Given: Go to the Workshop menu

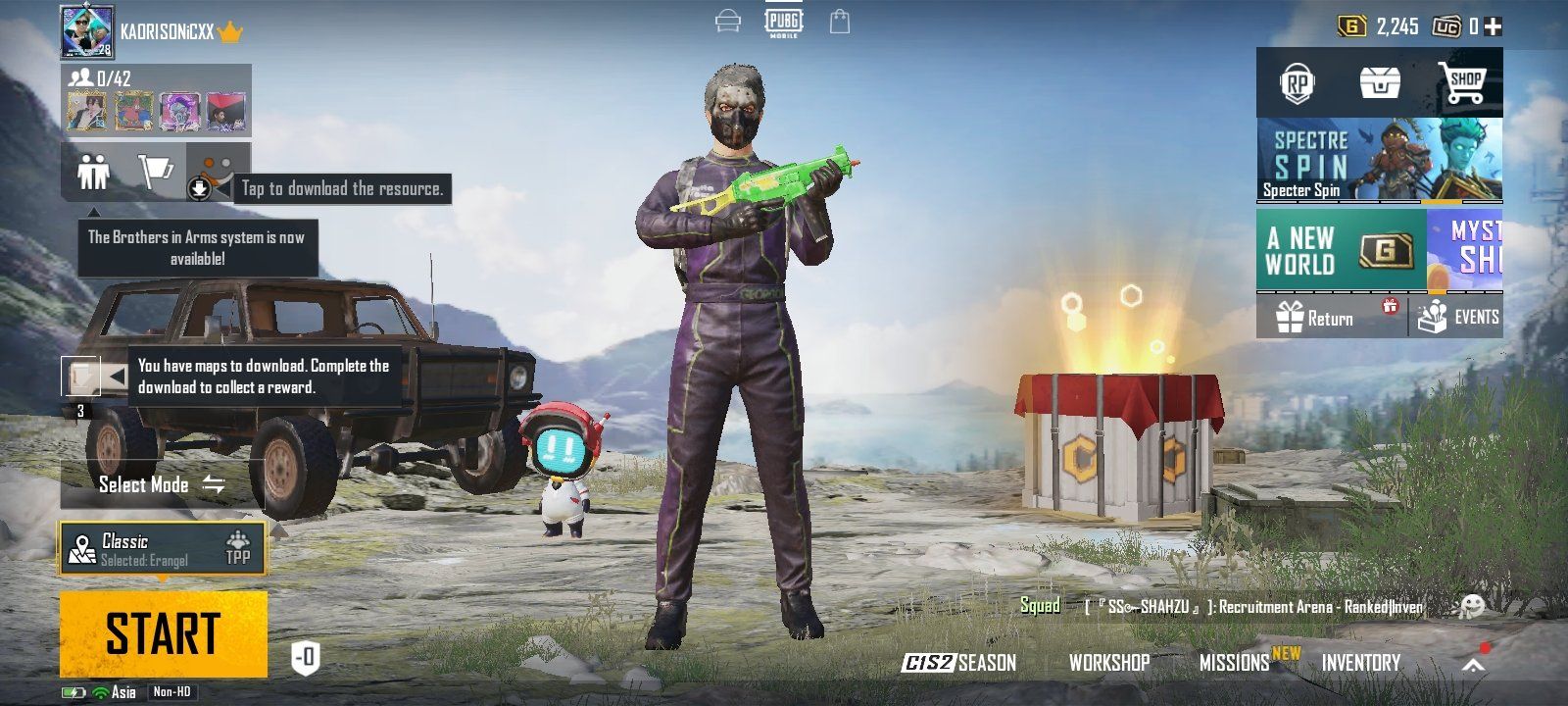Looking at the screenshot, I should pos(1108,663).
